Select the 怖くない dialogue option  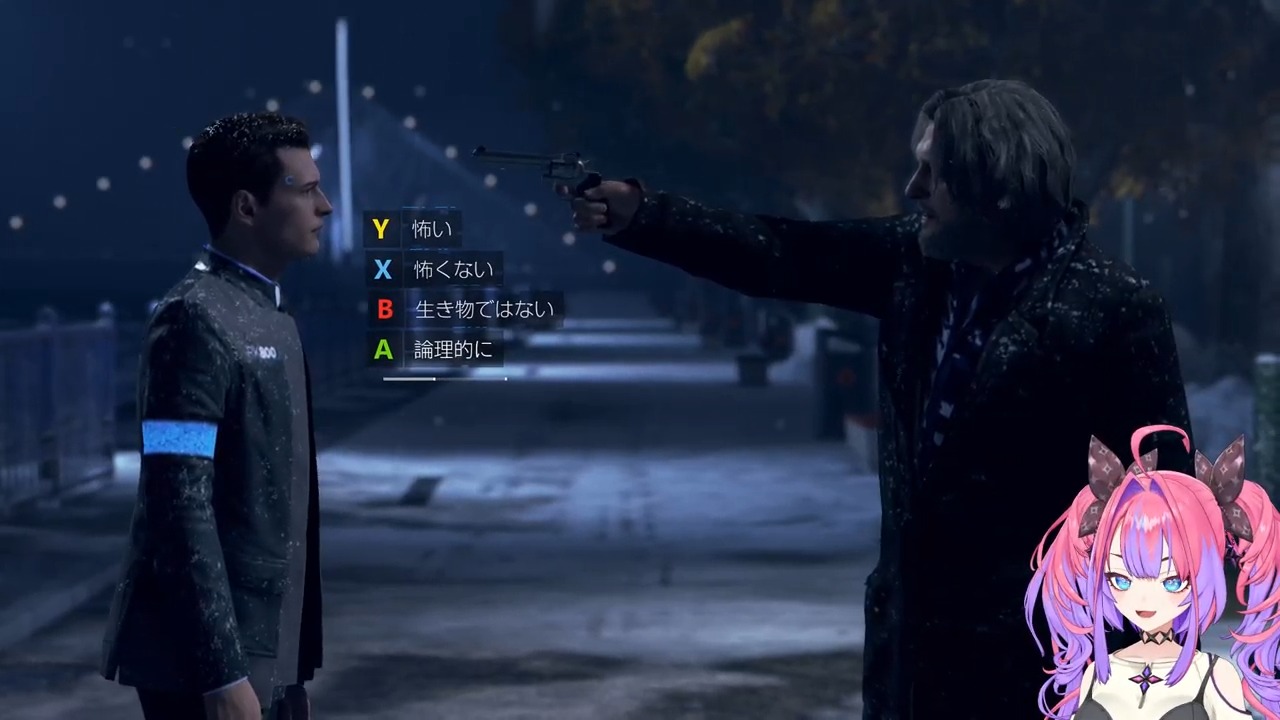coord(453,270)
